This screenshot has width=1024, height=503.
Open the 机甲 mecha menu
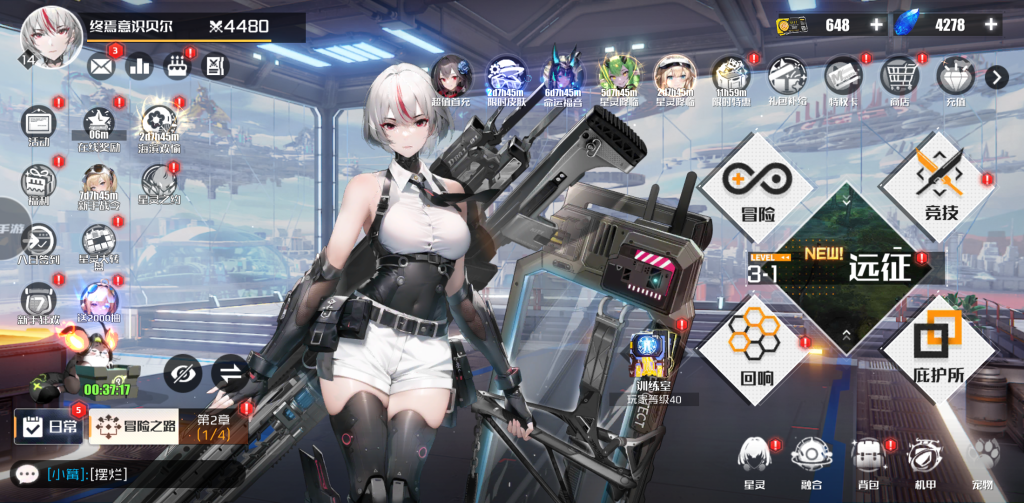[925, 460]
